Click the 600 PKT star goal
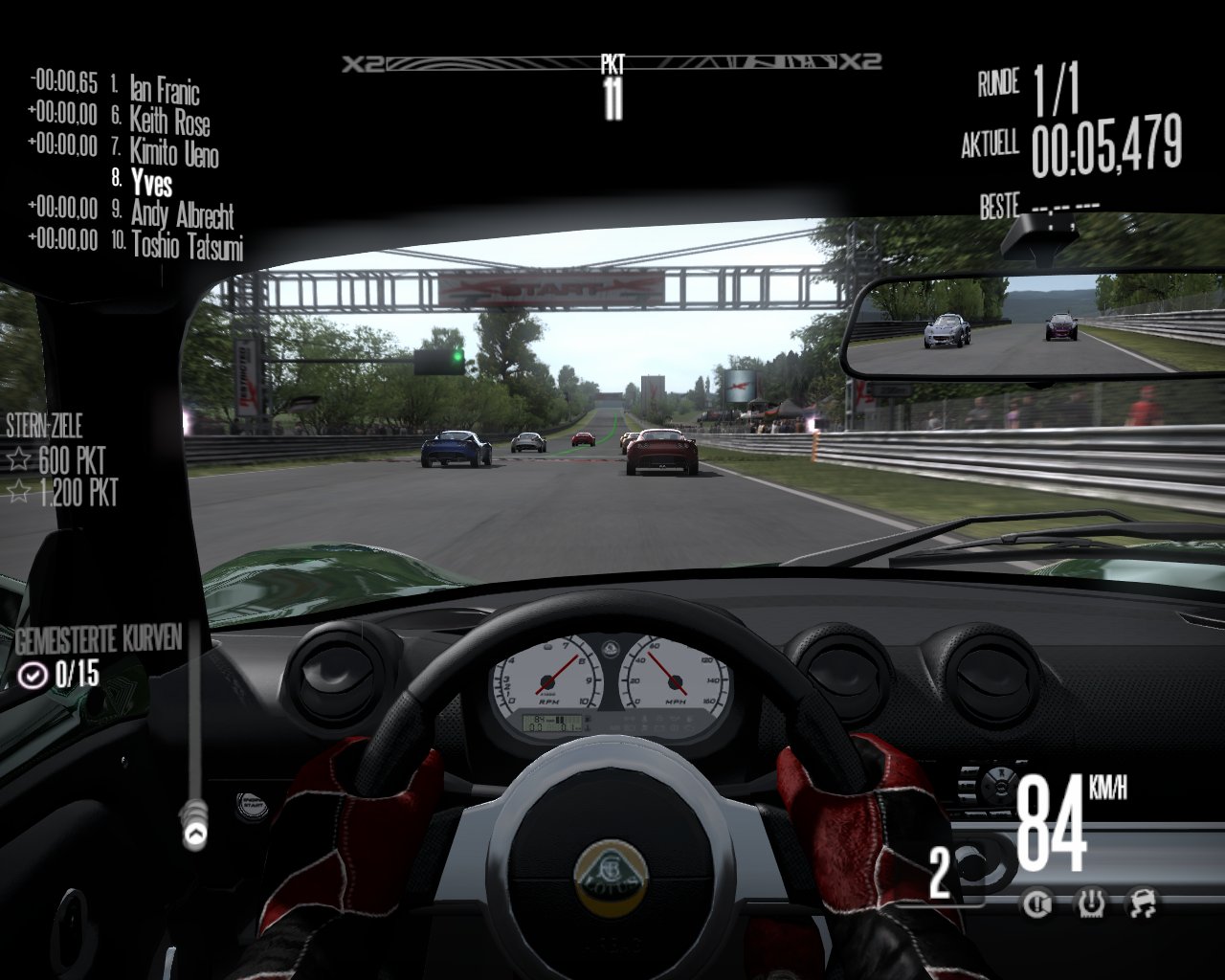 71,460
